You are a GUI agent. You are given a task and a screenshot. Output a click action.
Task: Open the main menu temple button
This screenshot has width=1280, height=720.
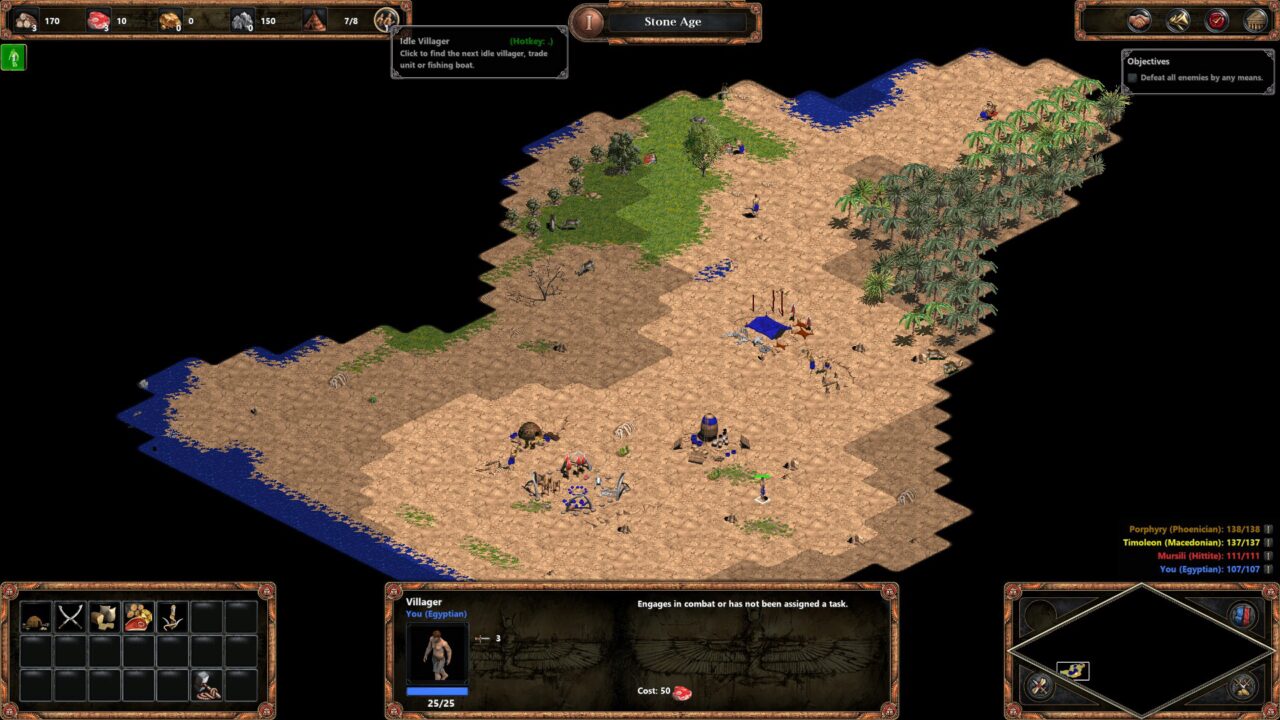(1255, 20)
